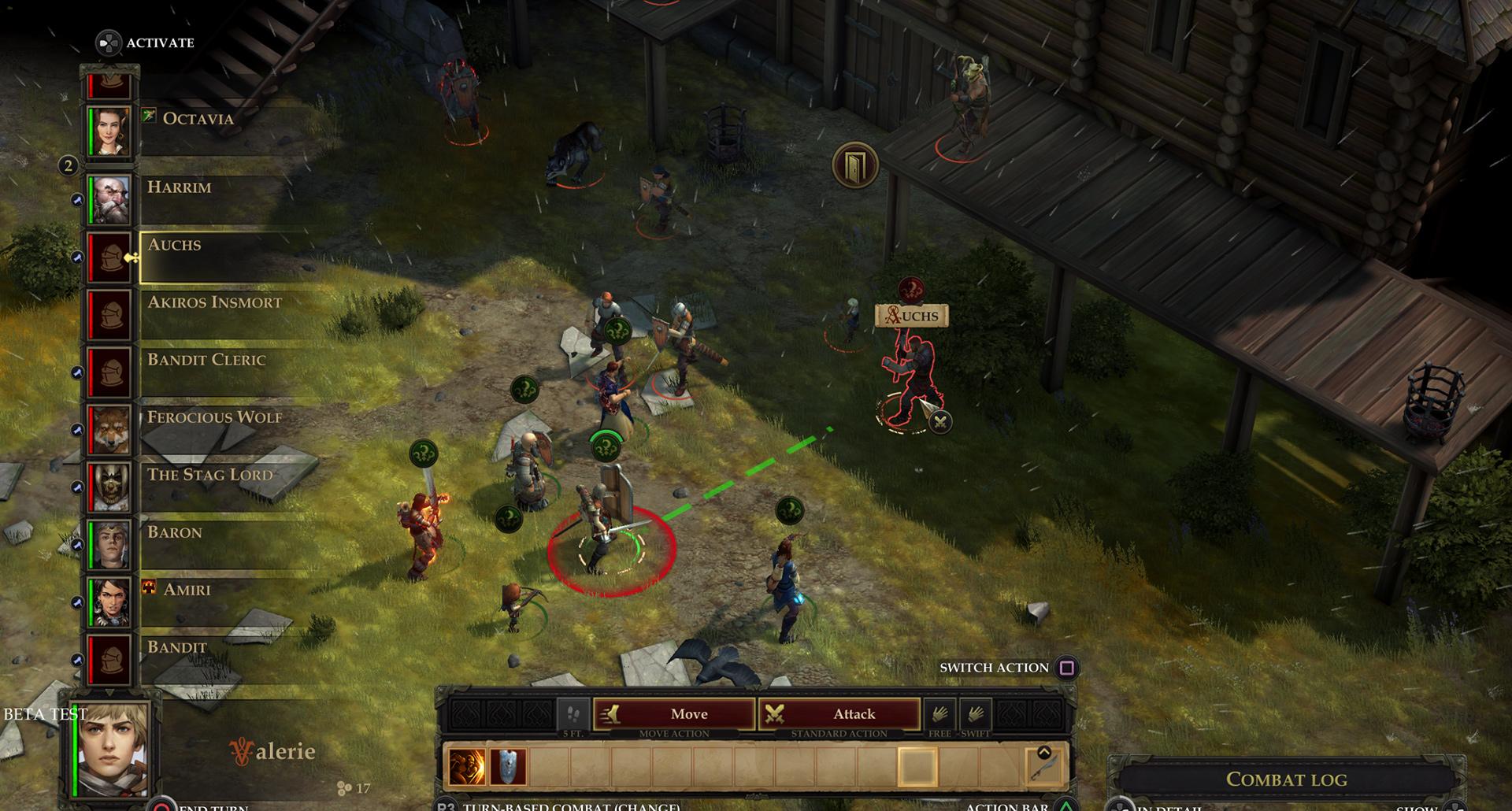Screen dimensions: 1512x811
Task: Select Amiri in the initiative list
Action: (109, 602)
